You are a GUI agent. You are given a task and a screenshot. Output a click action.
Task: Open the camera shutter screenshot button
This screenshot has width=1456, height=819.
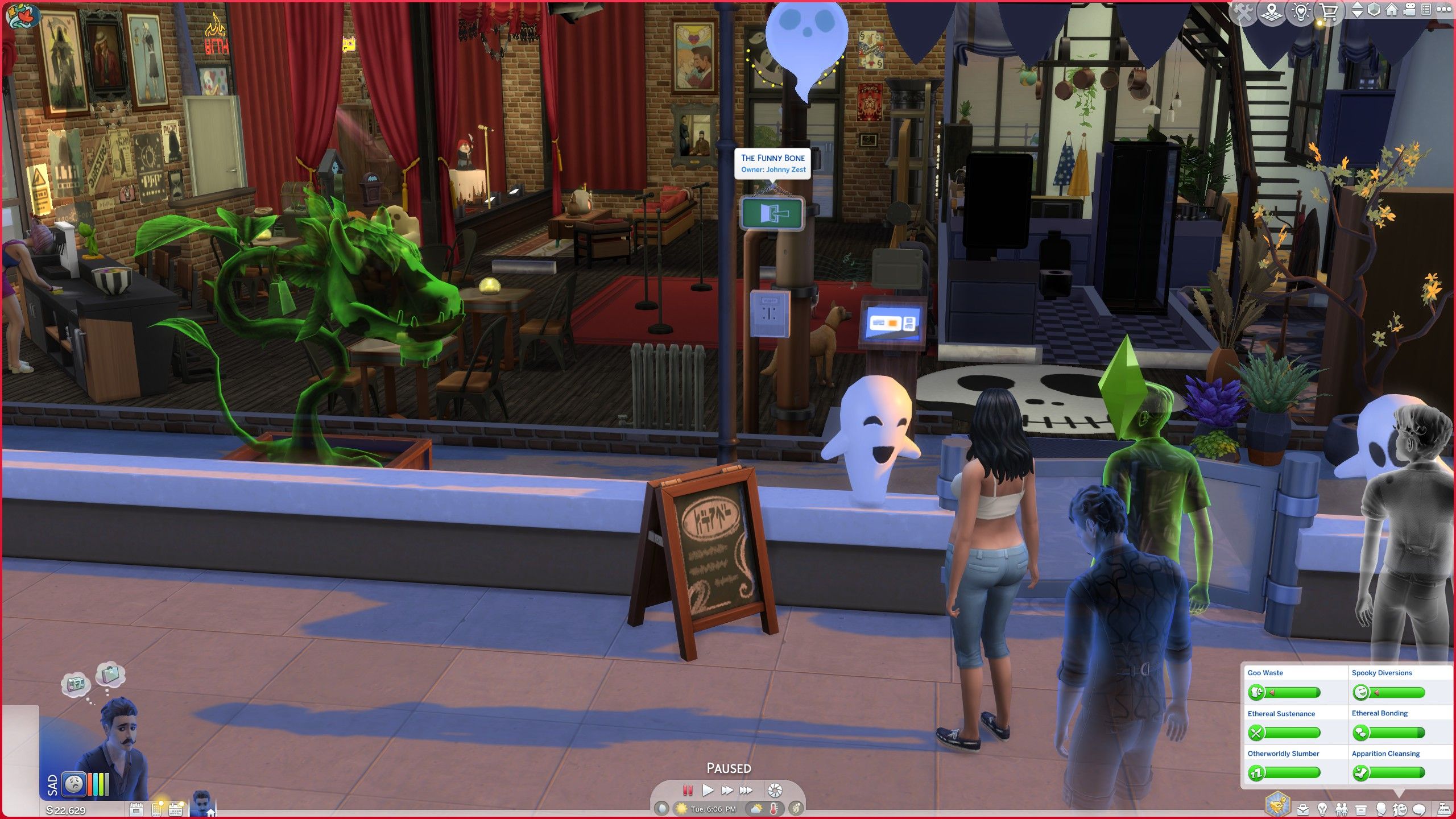pyautogui.click(x=775, y=790)
